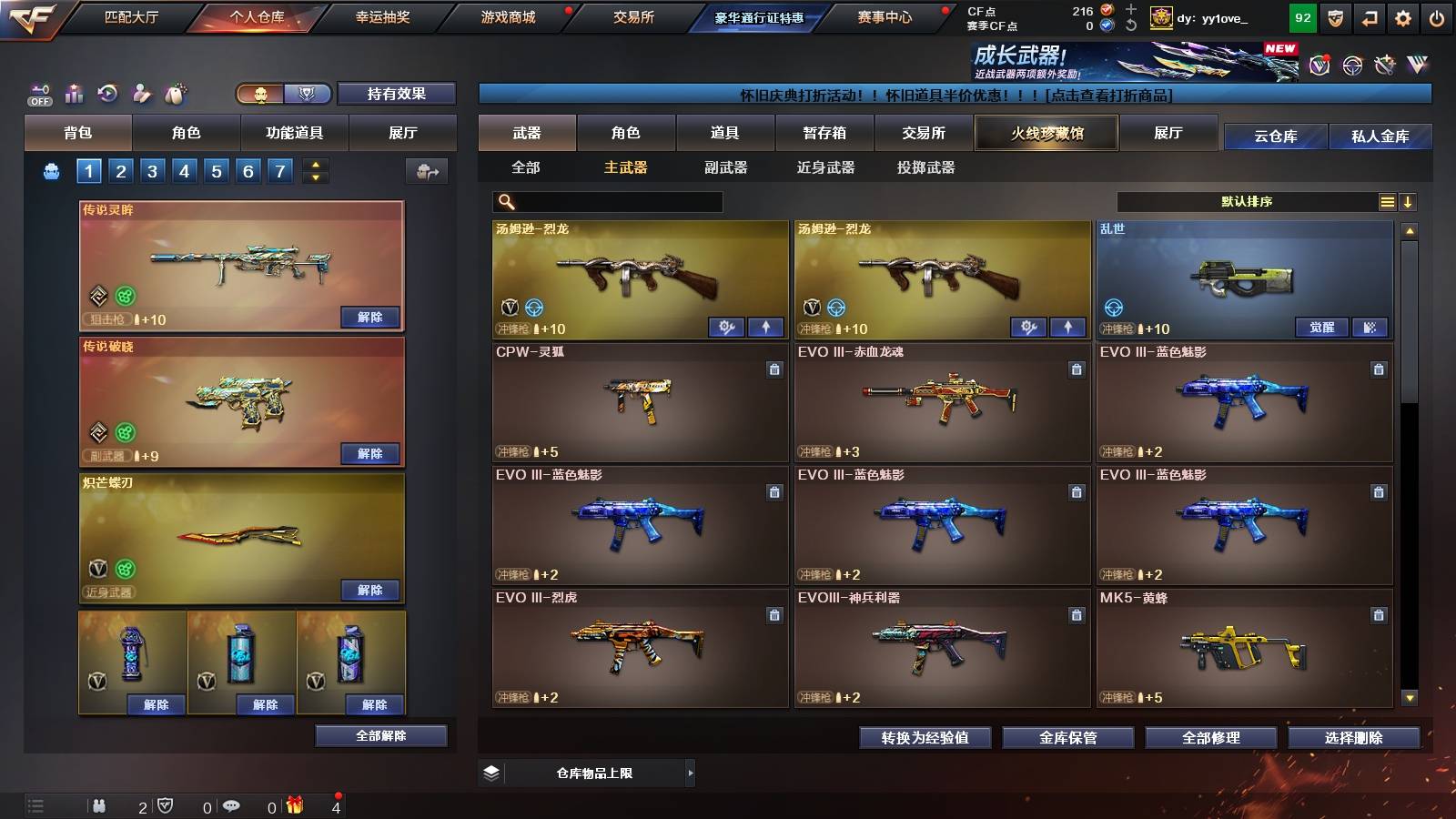Click the 觉醒 button on the 乱世 card
The image size is (1456, 819).
click(1323, 327)
